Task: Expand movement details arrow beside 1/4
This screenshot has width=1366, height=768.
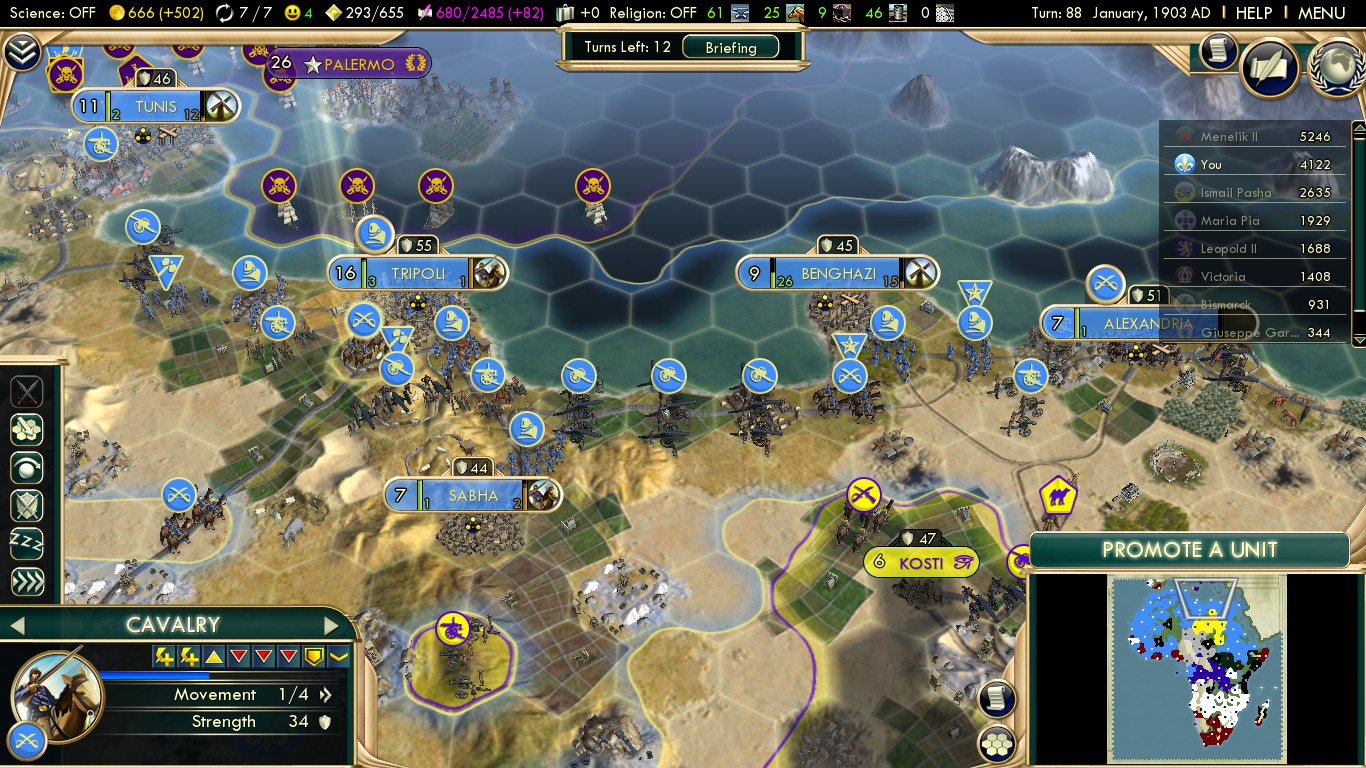Action: (326, 694)
